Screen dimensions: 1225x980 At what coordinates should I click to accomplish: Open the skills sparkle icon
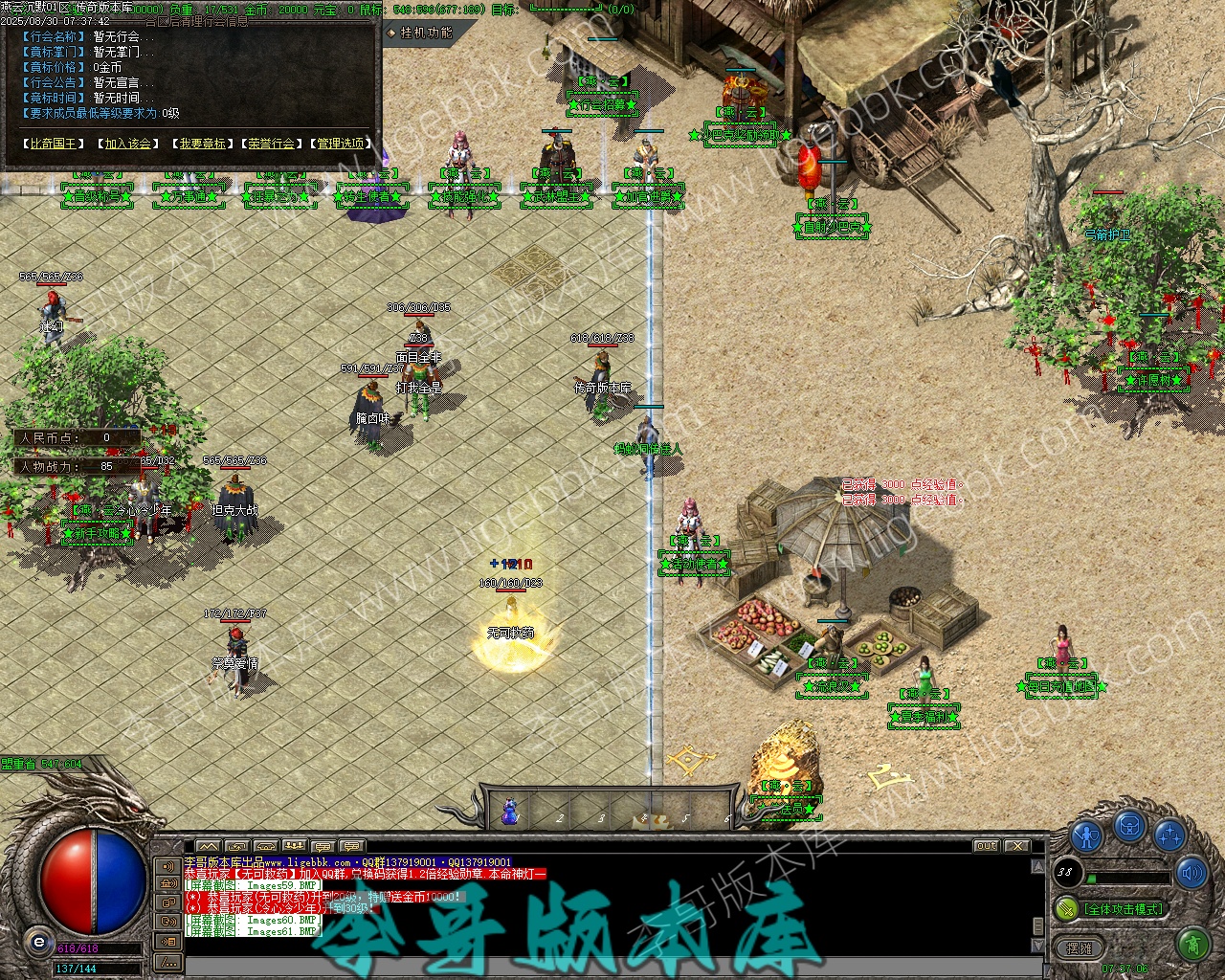click(x=1169, y=835)
